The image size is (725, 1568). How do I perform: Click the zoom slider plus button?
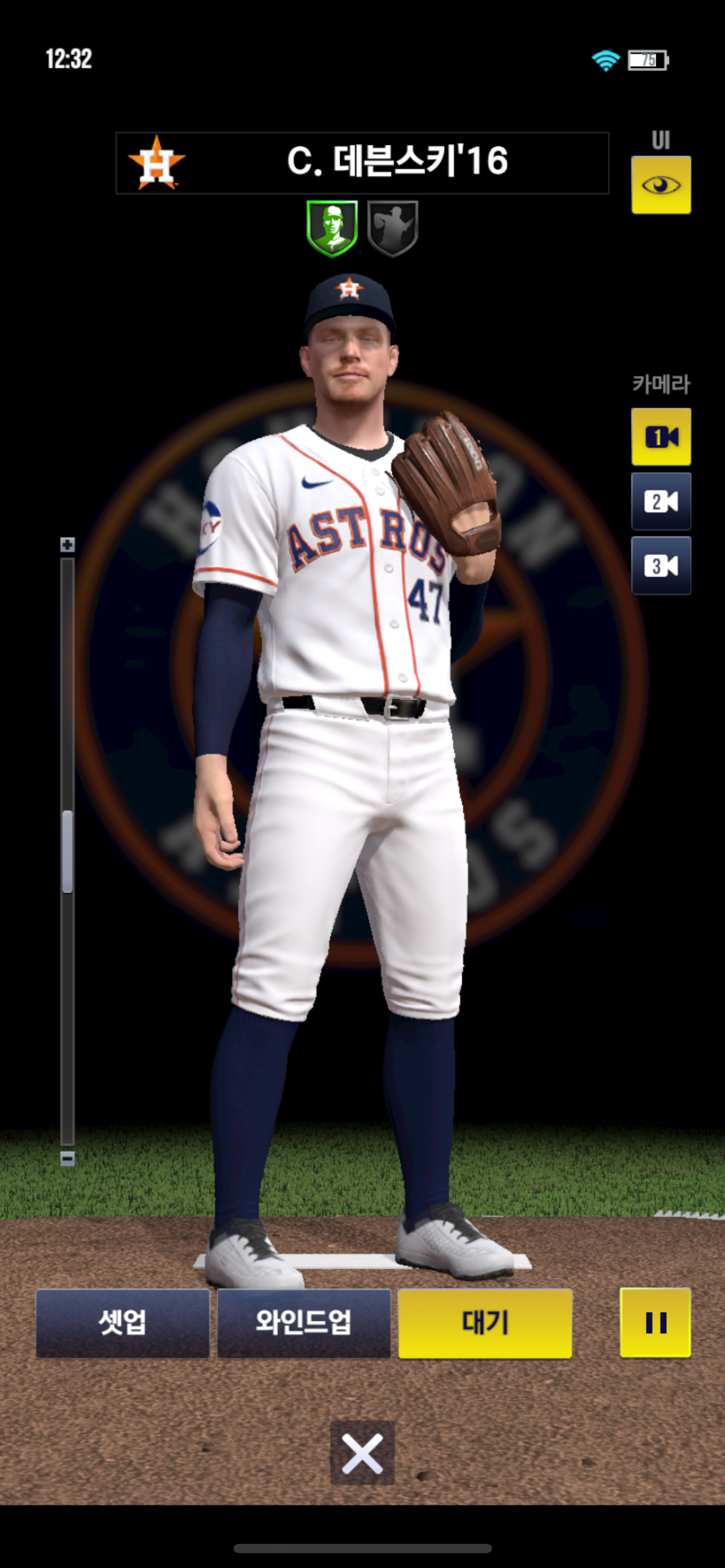pos(68,545)
